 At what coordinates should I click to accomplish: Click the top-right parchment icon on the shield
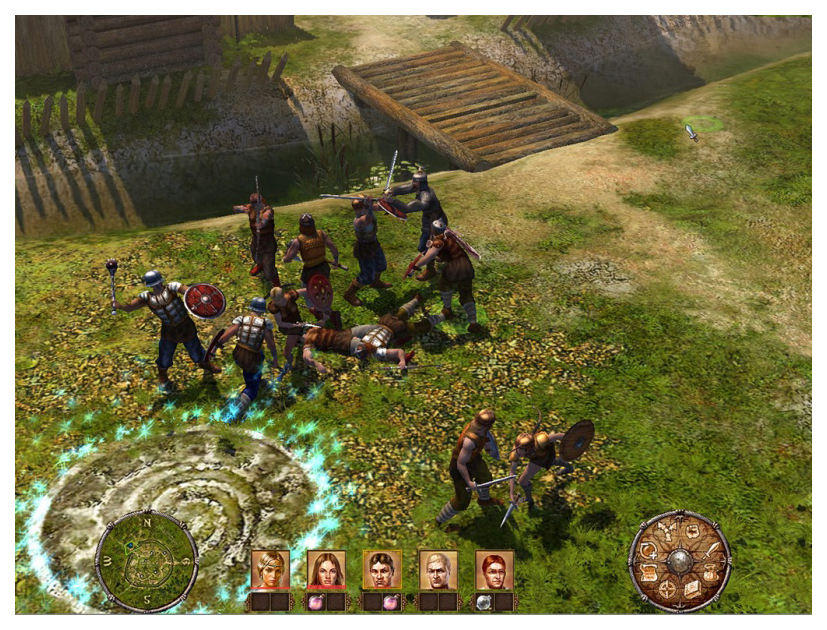(692, 533)
